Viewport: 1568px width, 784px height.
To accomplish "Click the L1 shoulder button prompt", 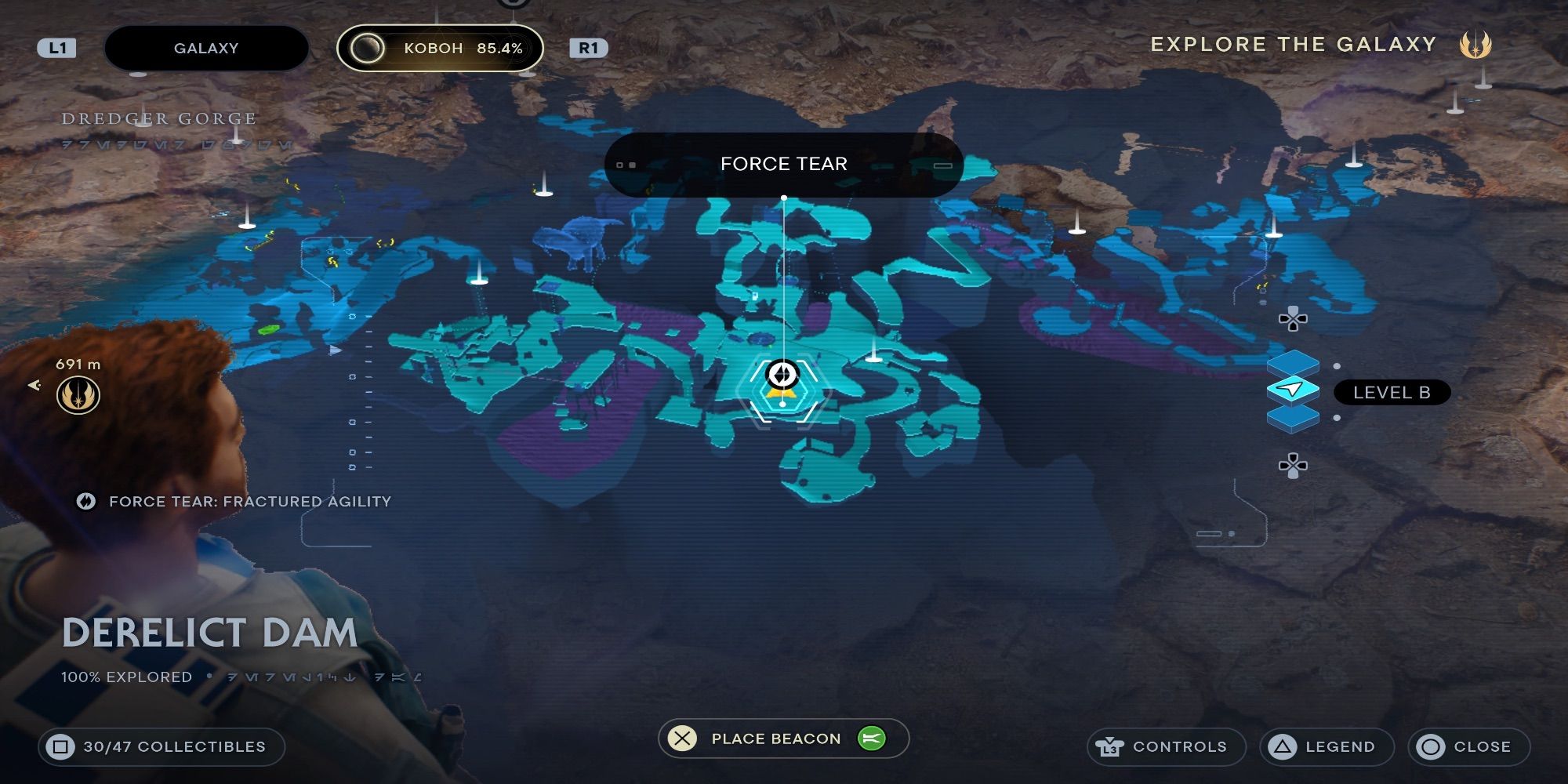I will (x=58, y=47).
